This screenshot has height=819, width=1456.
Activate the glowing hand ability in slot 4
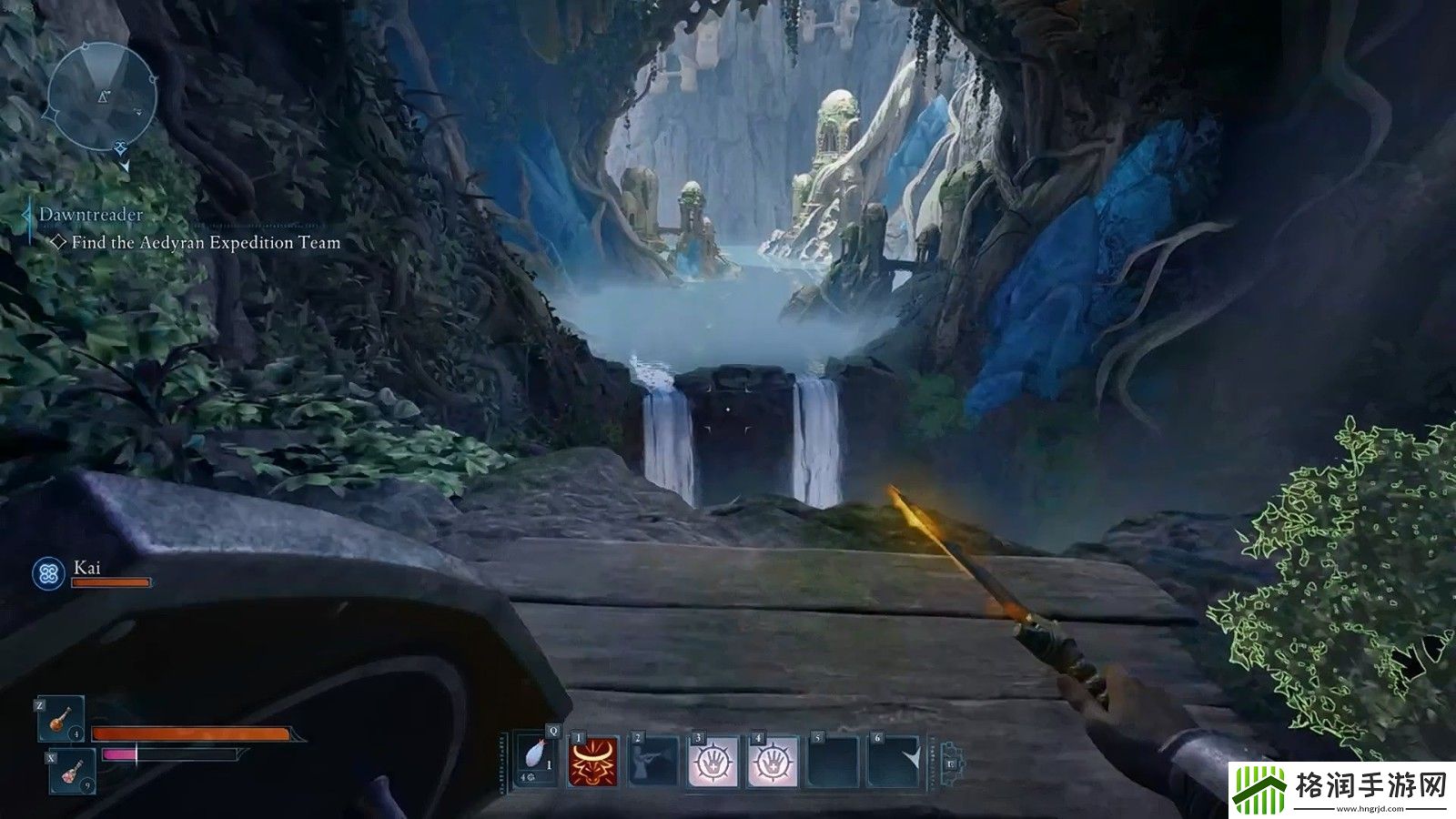[773, 761]
